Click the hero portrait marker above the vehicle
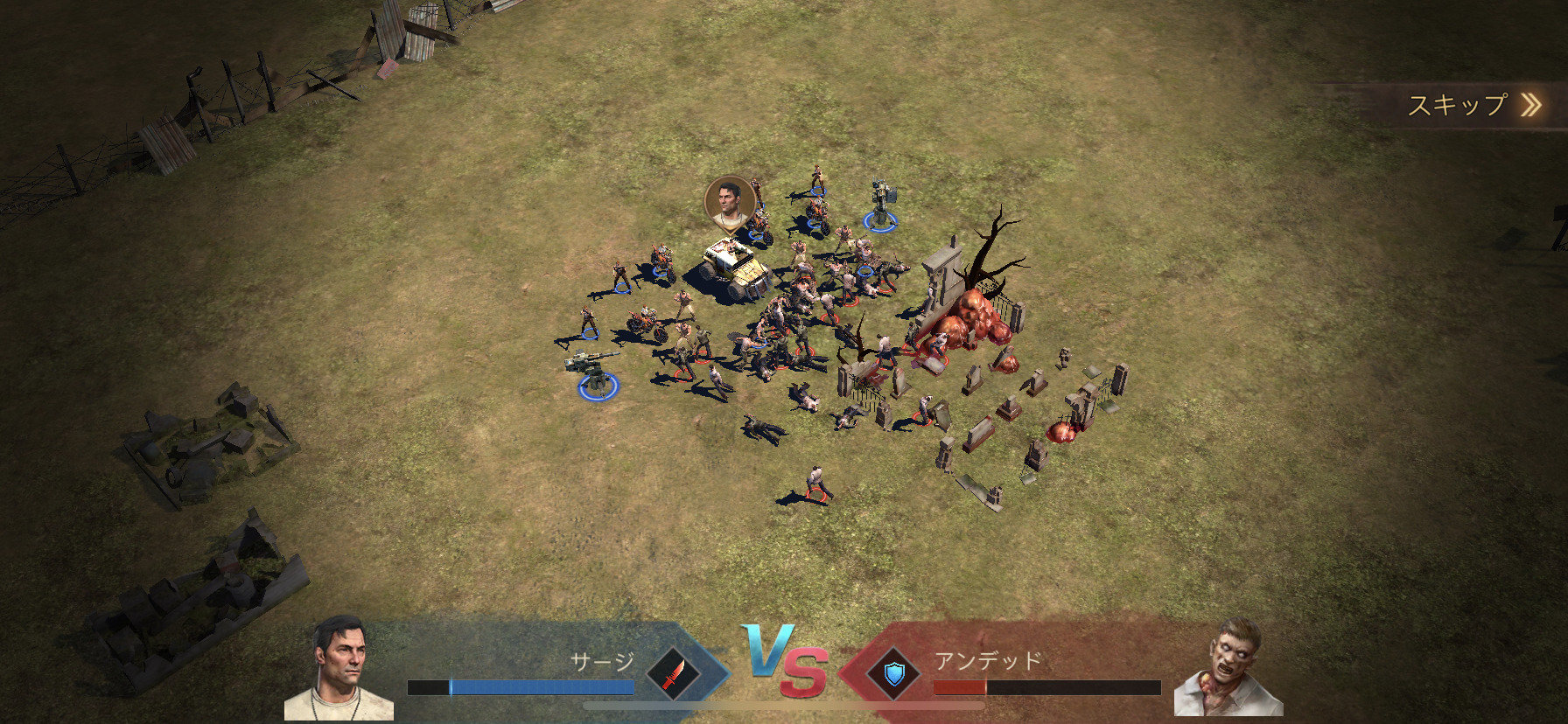Screen dimensions: 1568x724 click(x=729, y=203)
